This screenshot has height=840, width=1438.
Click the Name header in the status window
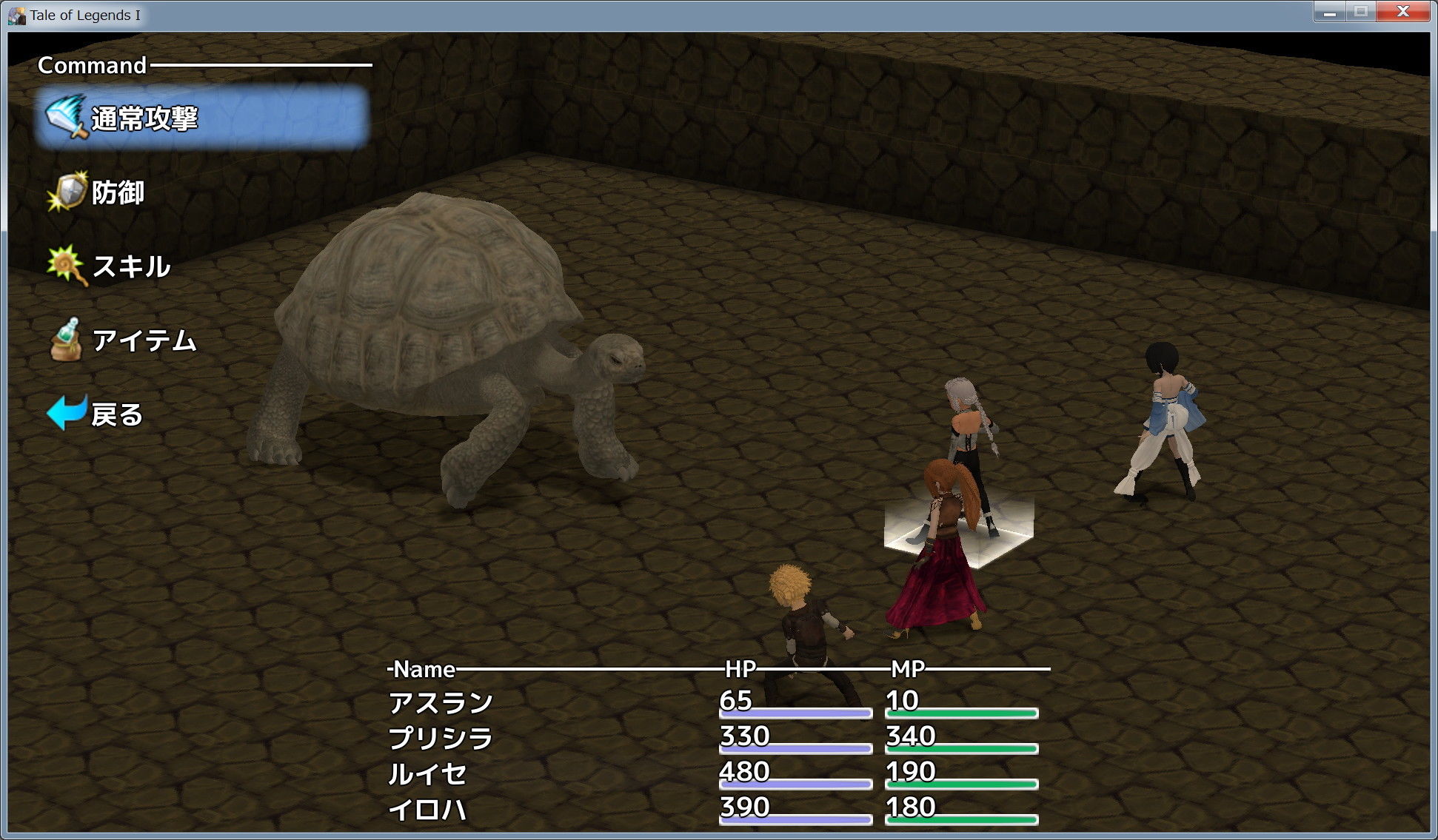pyautogui.click(x=424, y=670)
